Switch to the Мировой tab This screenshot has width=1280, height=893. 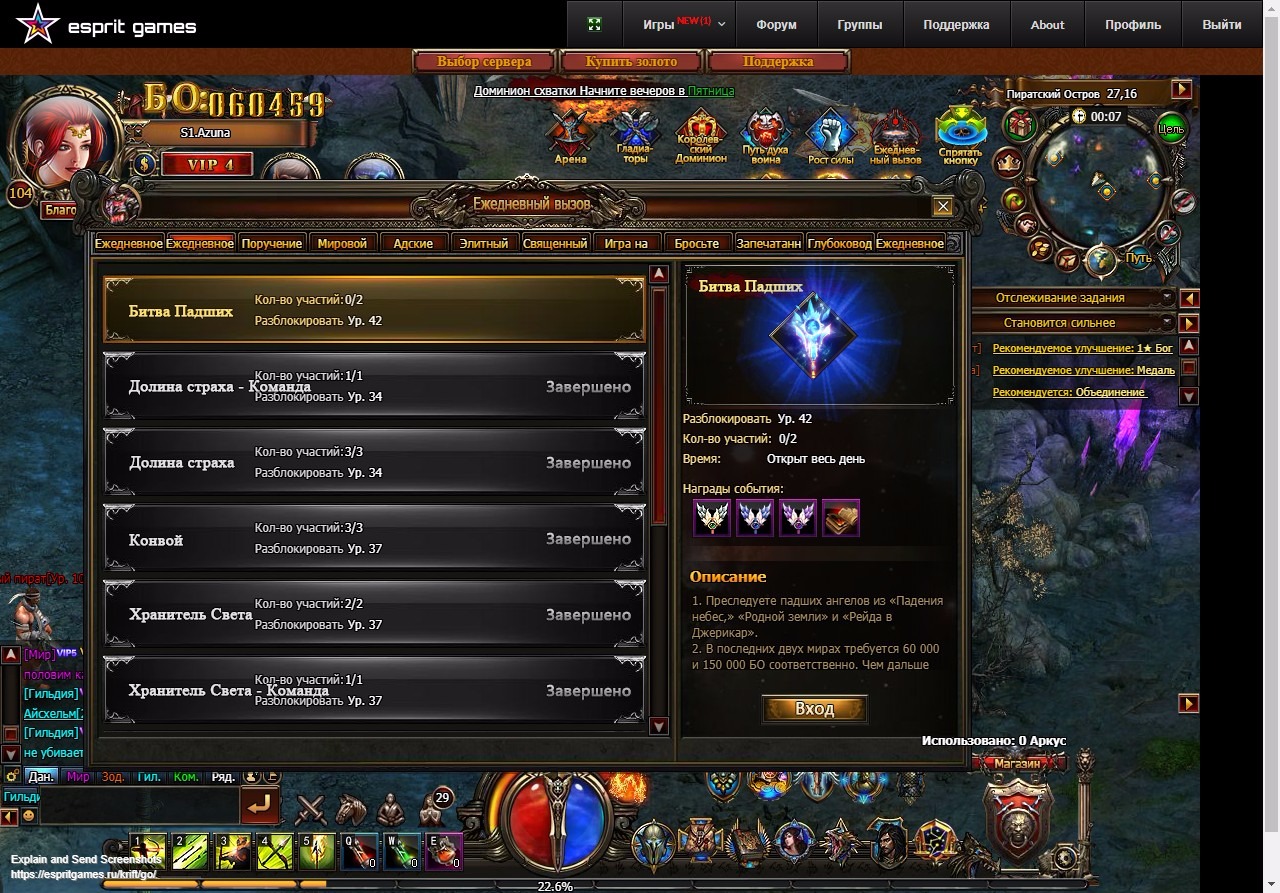(x=342, y=243)
